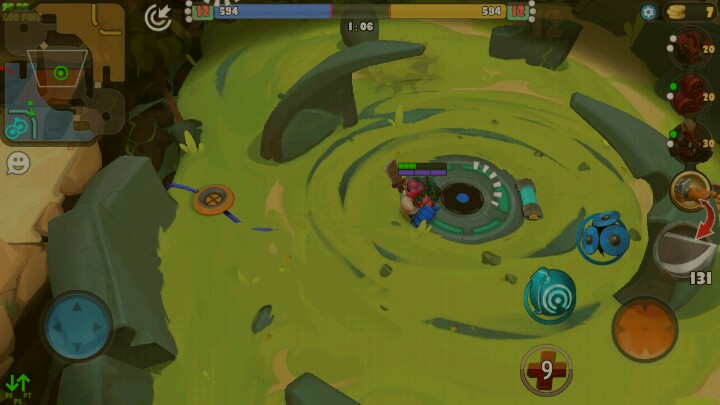Choose the creature portrait costing 30
The height and width of the screenshot is (405, 720).
tap(688, 139)
